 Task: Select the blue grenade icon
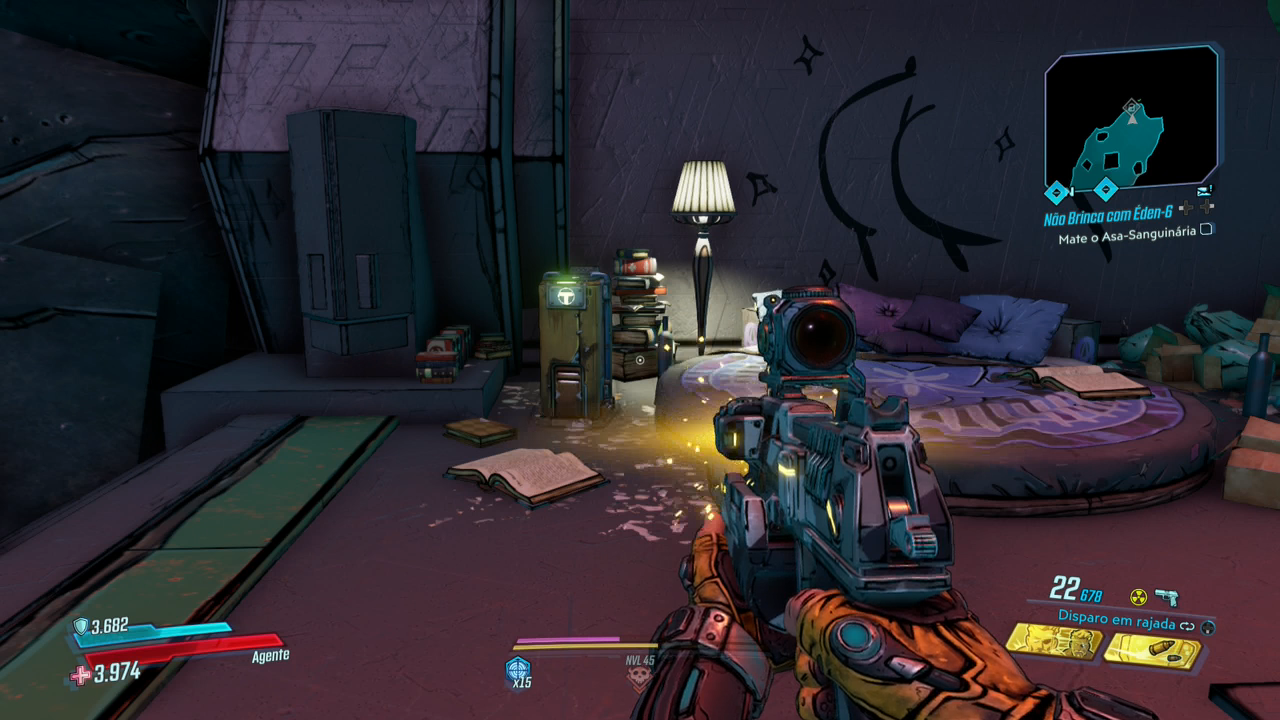click(518, 669)
